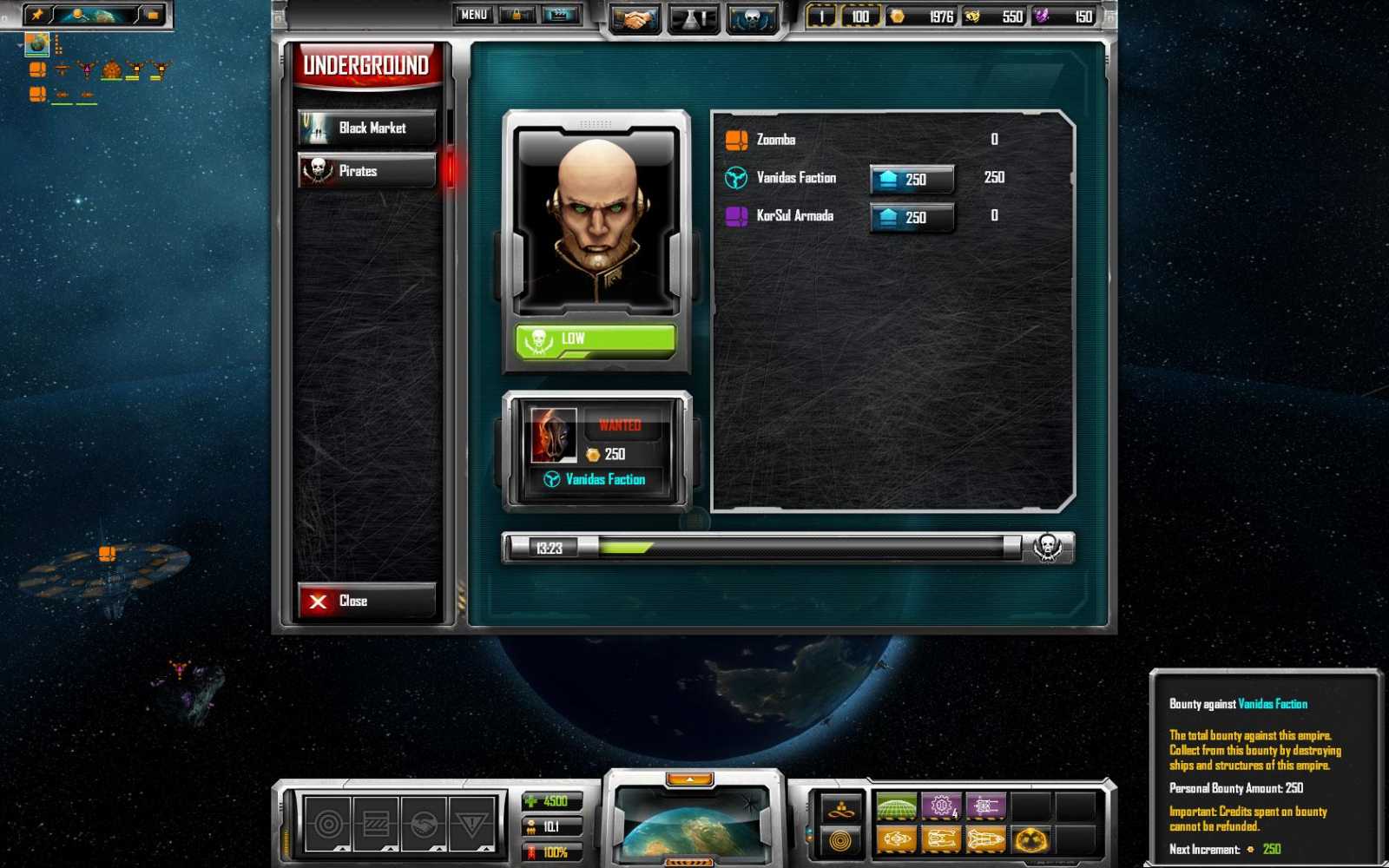Viewport: 1389px width, 868px height.
Task: Click the padlock icon beside MENU
Action: (517, 15)
